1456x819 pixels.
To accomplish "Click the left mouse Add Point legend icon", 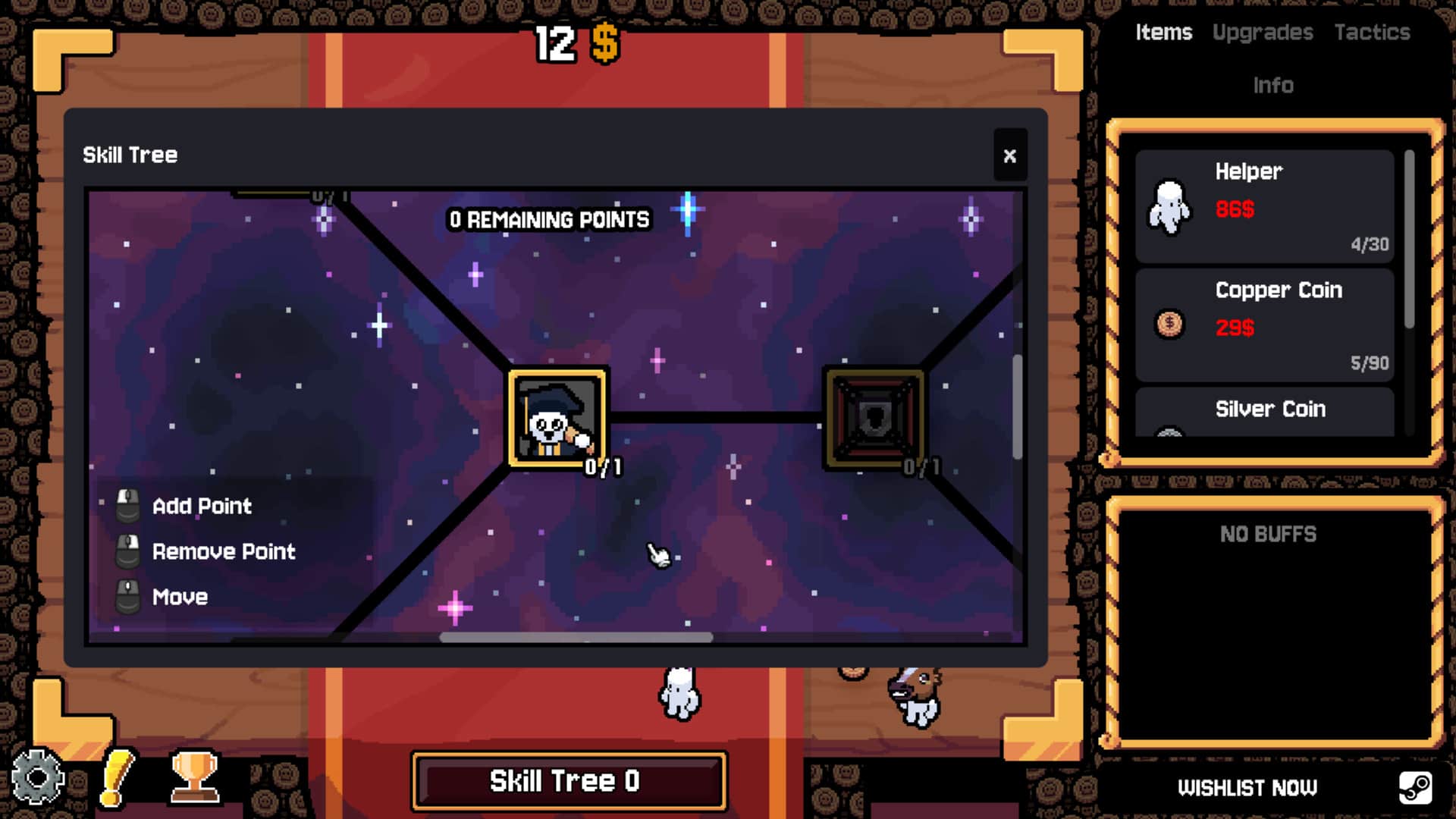I will click(x=127, y=505).
